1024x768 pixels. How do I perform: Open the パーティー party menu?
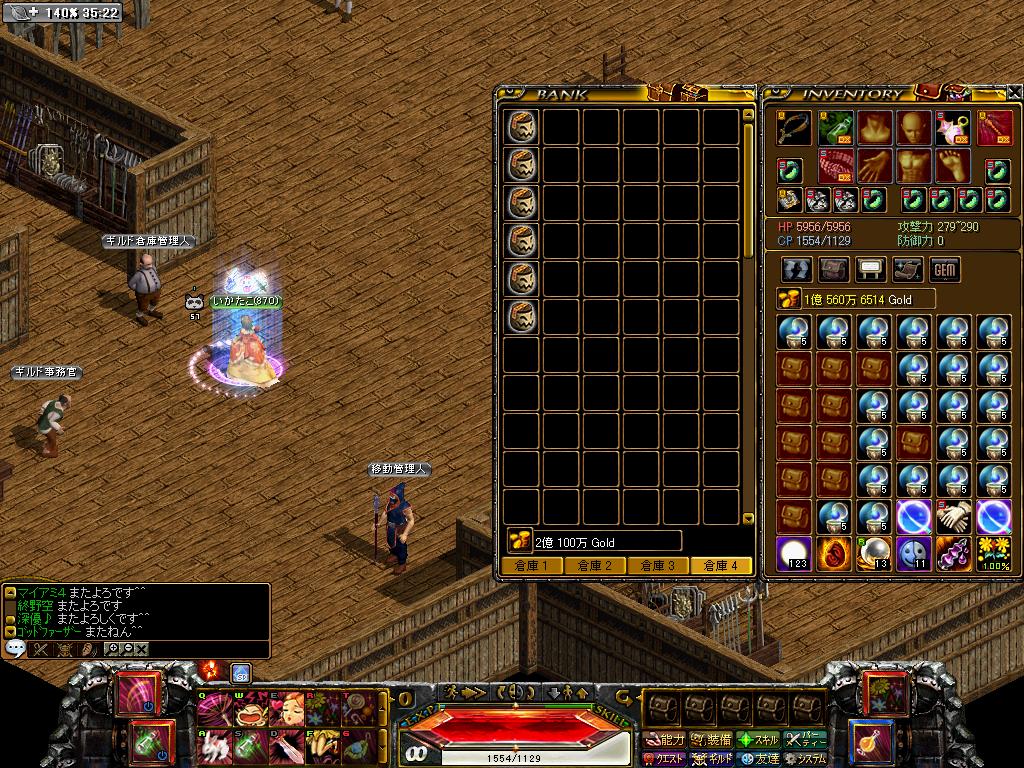[x=805, y=740]
